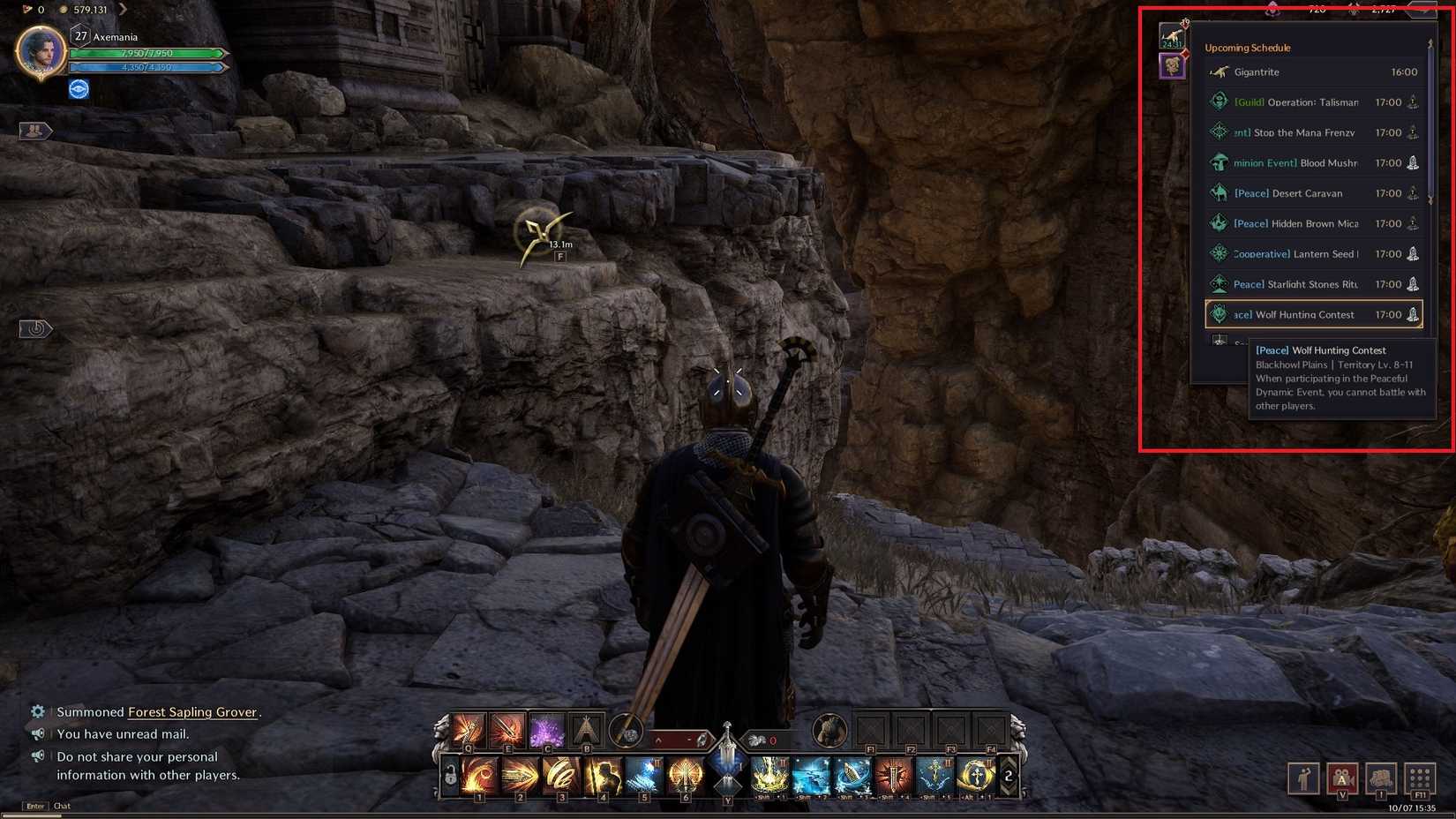Viewport: 1456px width, 819px height.
Task: Click the chat input field bottom-left
Action: point(176,806)
